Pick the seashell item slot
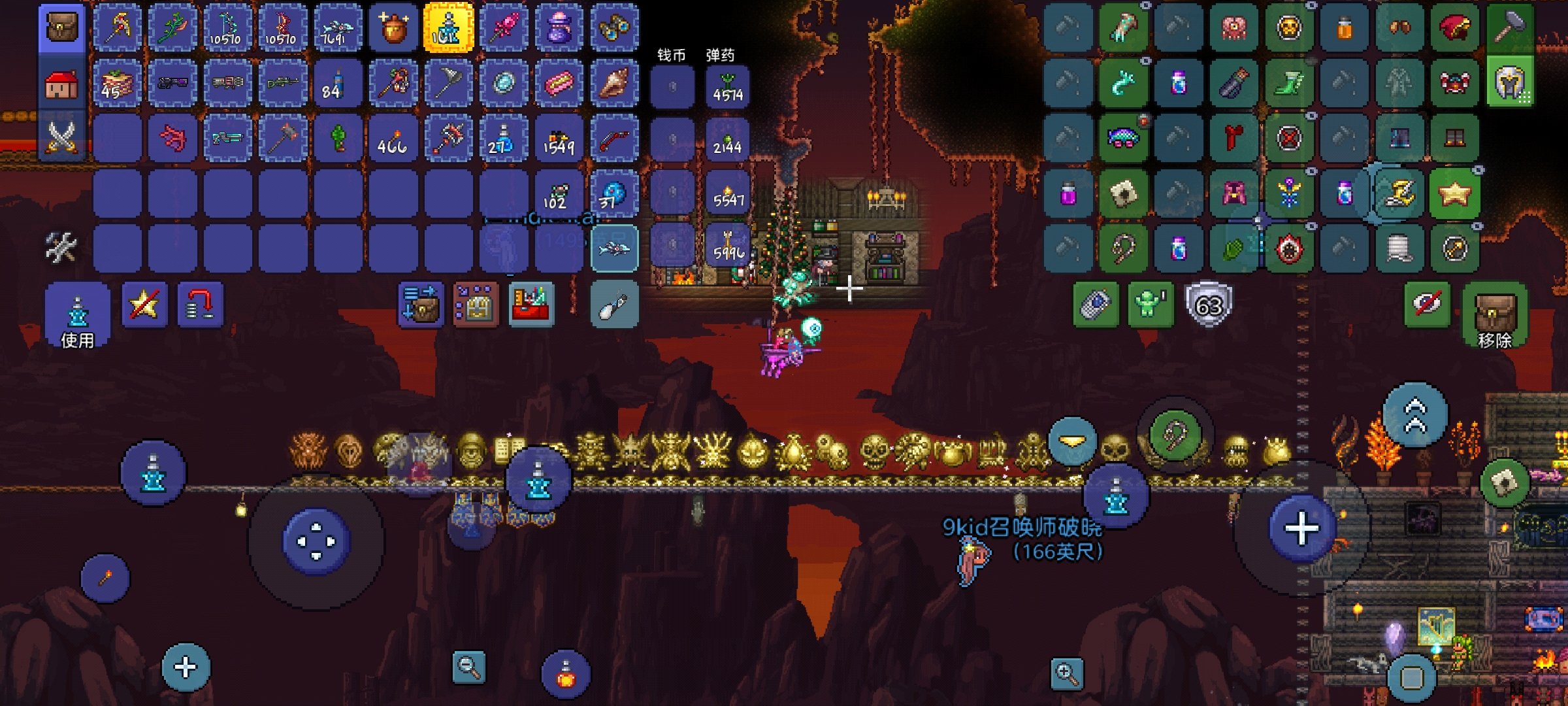 (614, 83)
